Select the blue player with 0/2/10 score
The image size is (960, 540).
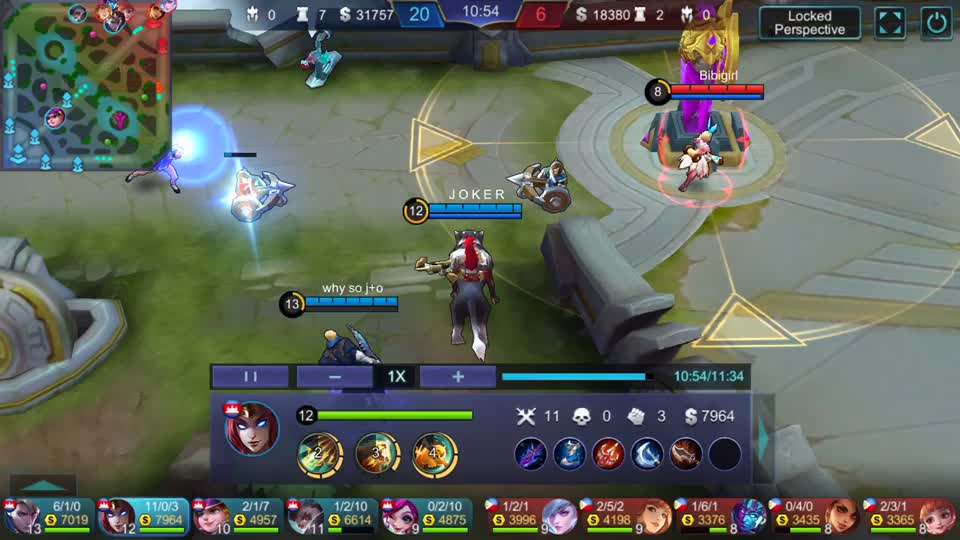click(427, 515)
